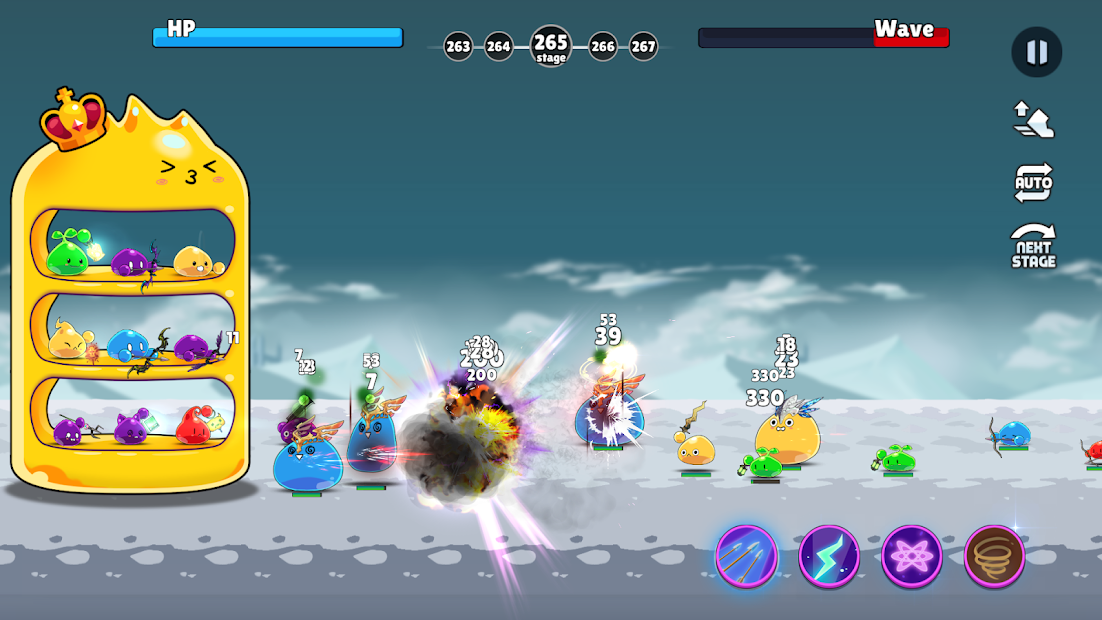Activate the triple arrow volley skill
Viewport: 1102px width, 620px height.
point(746,556)
